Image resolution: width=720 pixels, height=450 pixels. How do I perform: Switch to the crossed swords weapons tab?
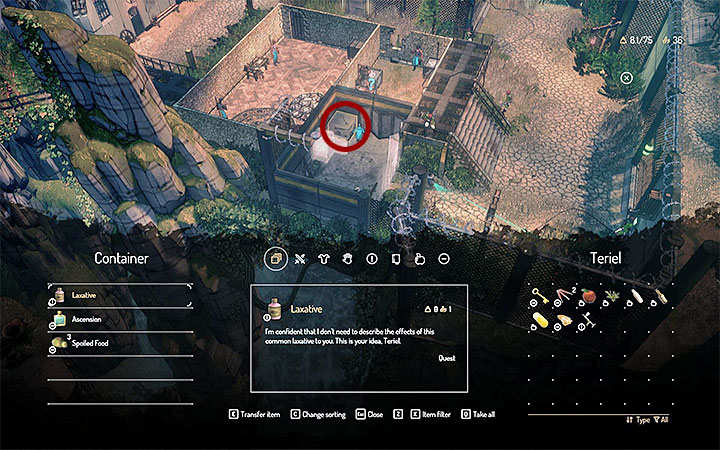(297, 258)
